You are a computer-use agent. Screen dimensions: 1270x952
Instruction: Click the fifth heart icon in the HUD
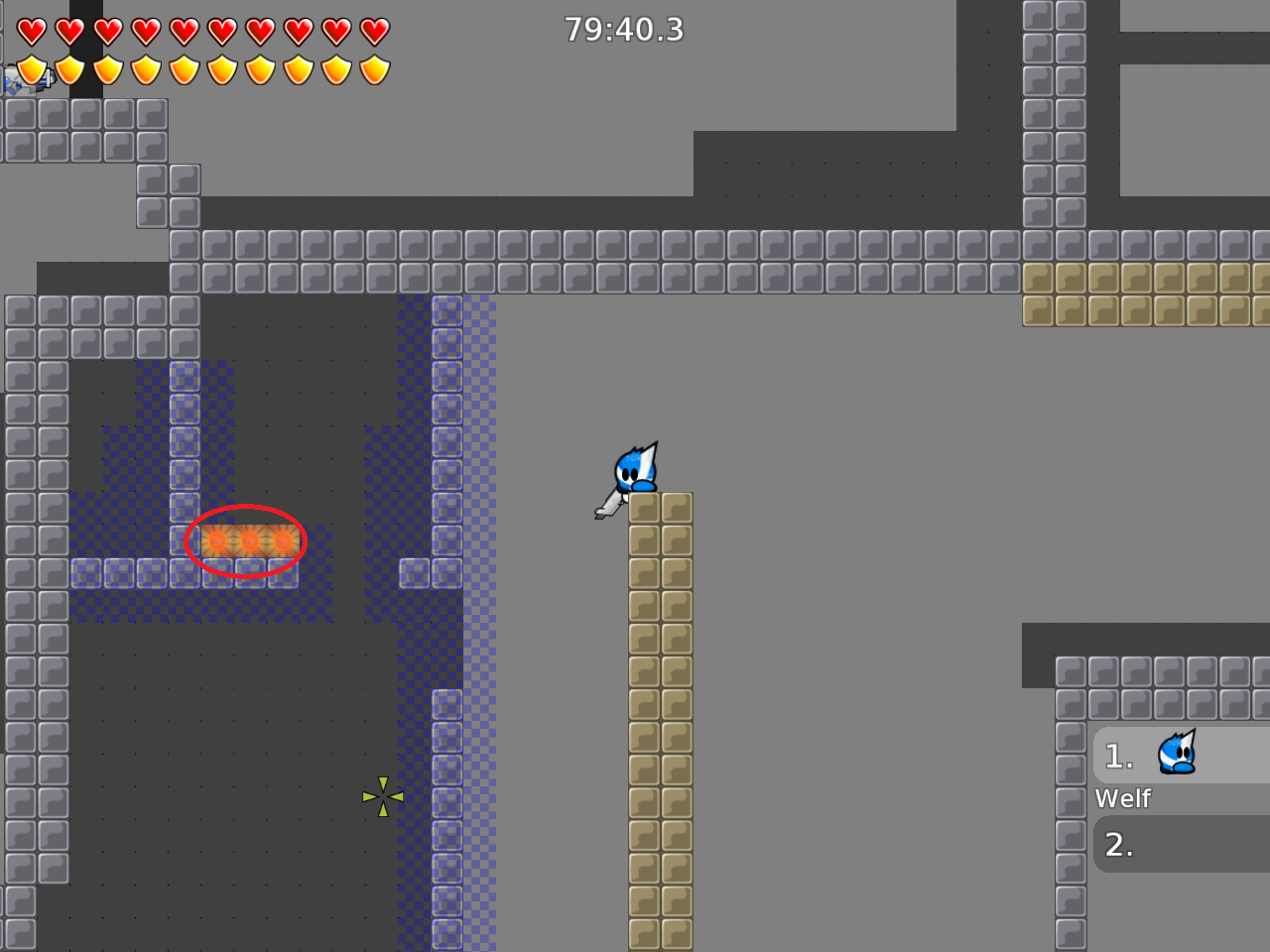tap(185, 30)
